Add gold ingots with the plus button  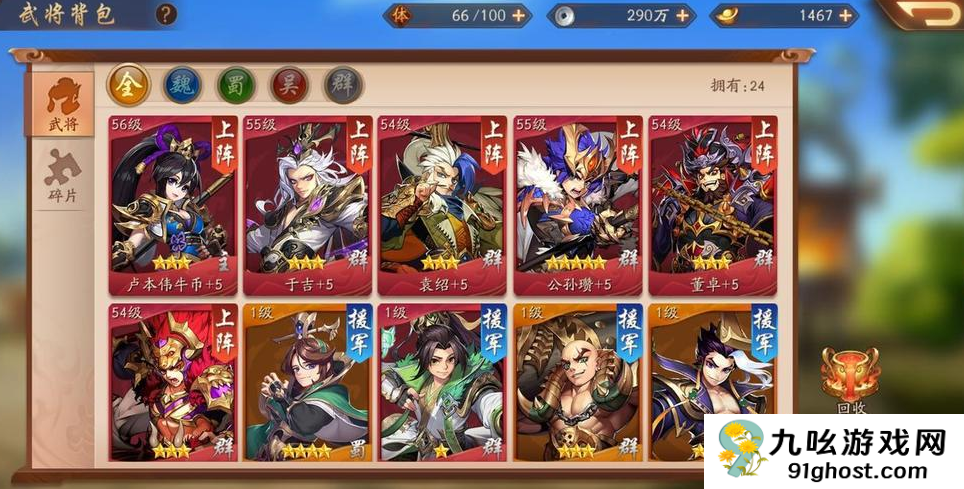click(x=845, y=15)
